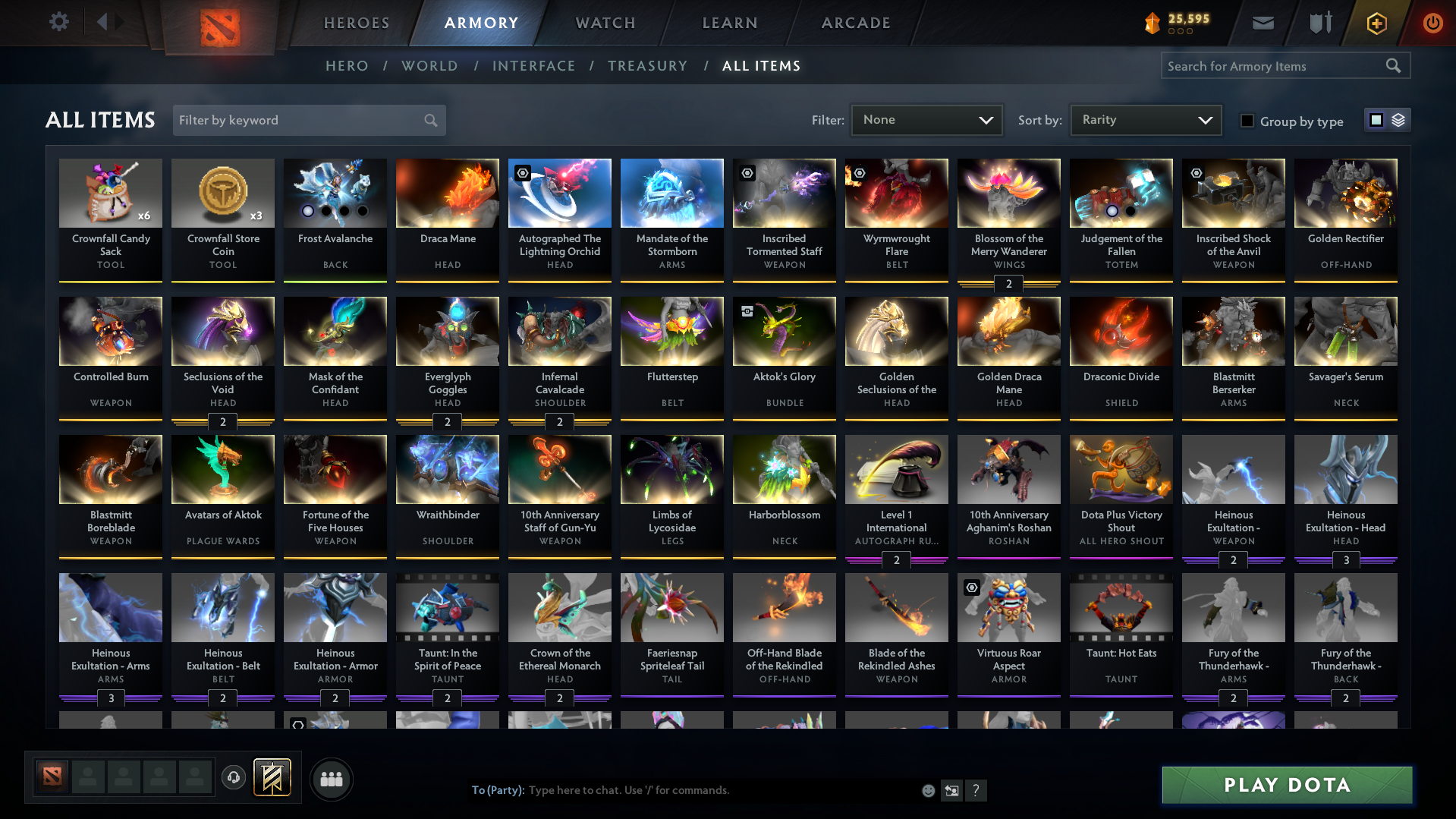The width and height of the screenshot is (1456, 819).
Task: Open the armory shield and sword panel
Action: [1319, 22]
